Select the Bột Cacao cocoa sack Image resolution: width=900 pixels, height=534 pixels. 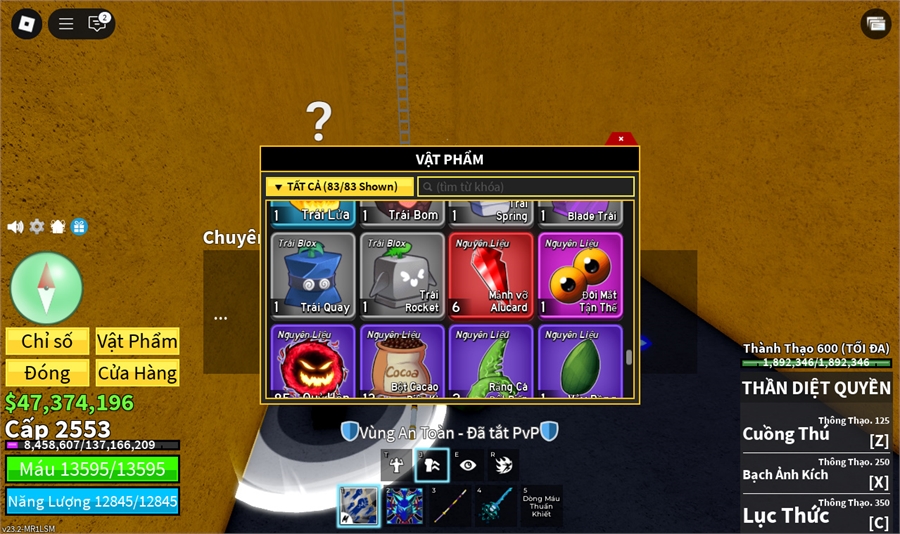402,362
